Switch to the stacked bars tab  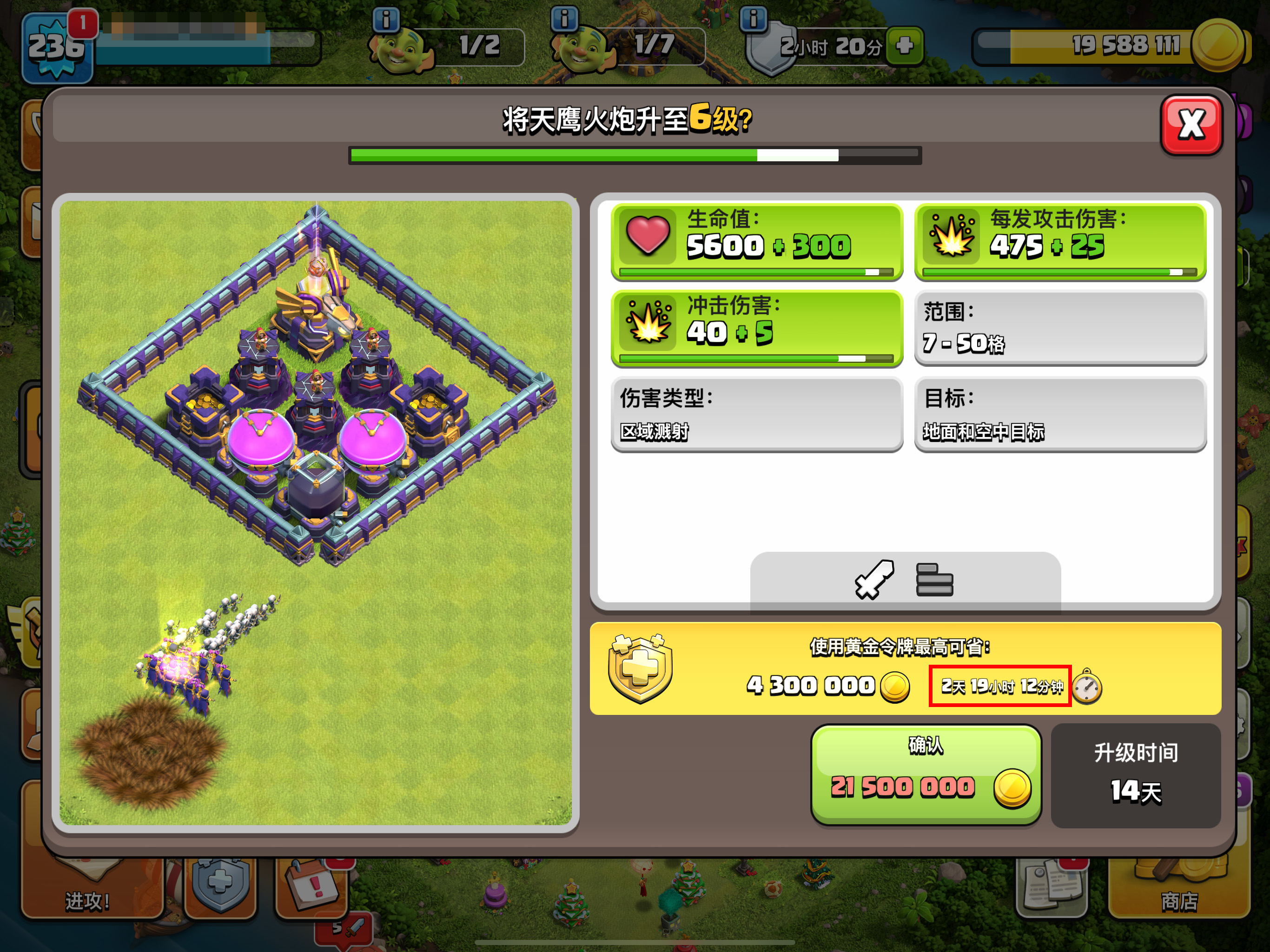coord(934,579)
